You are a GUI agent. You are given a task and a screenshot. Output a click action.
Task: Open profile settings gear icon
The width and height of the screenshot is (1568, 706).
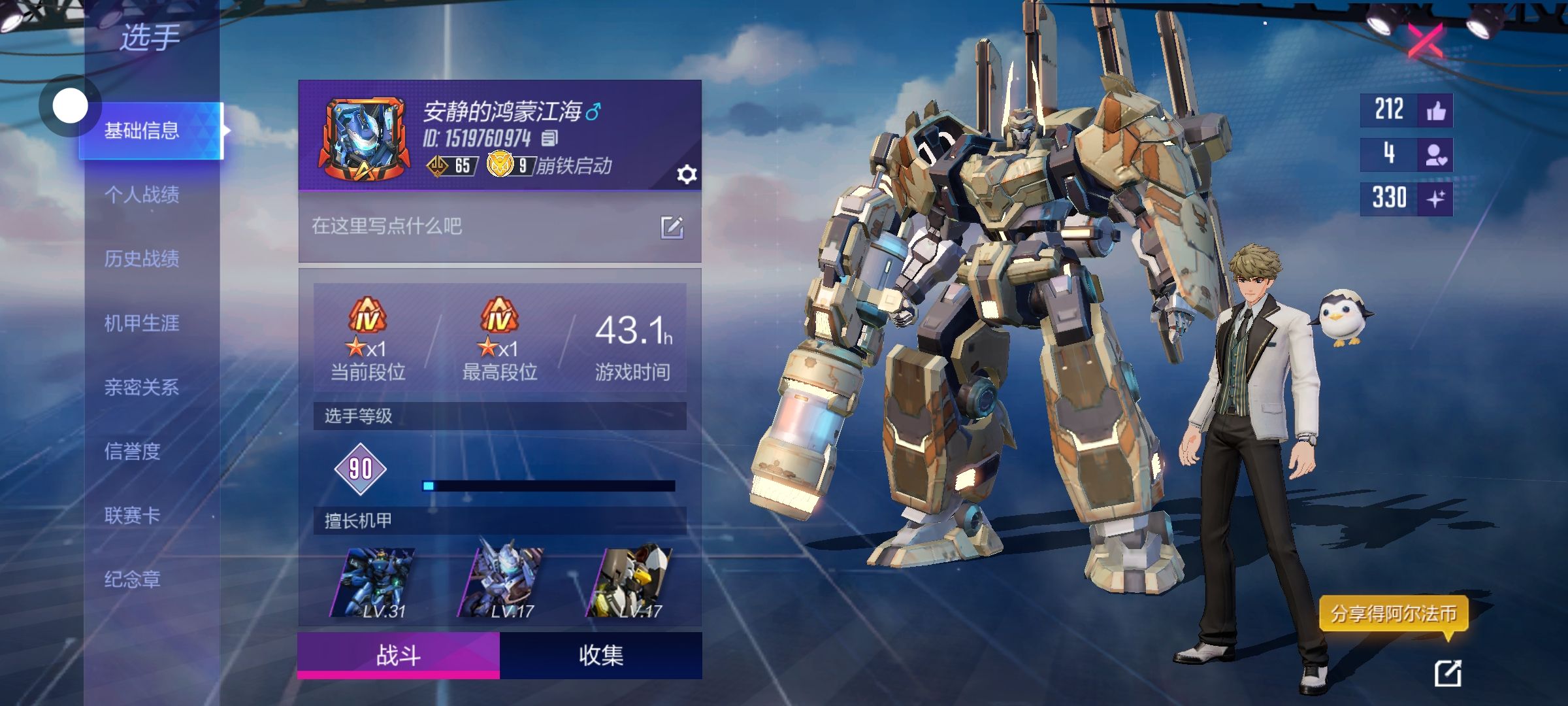point(687,175)
